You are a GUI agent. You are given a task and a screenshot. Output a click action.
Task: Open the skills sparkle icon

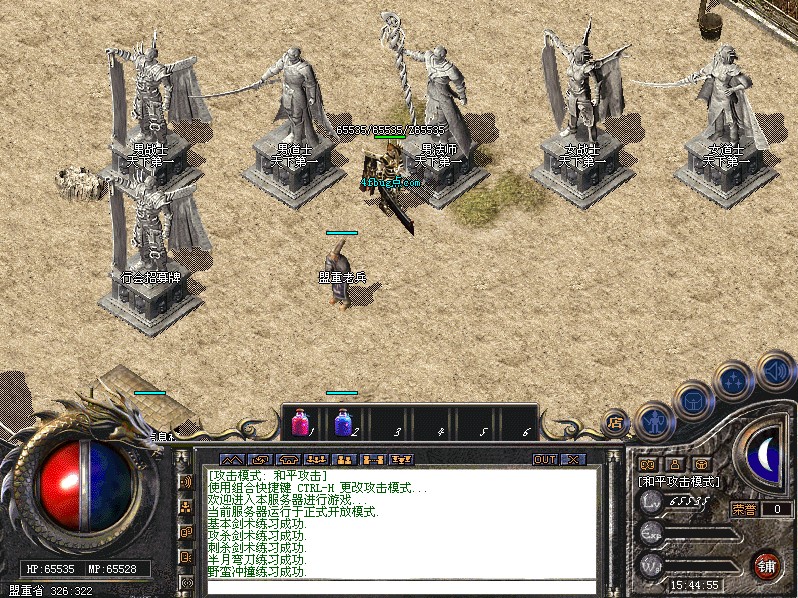tap(735, 379)
